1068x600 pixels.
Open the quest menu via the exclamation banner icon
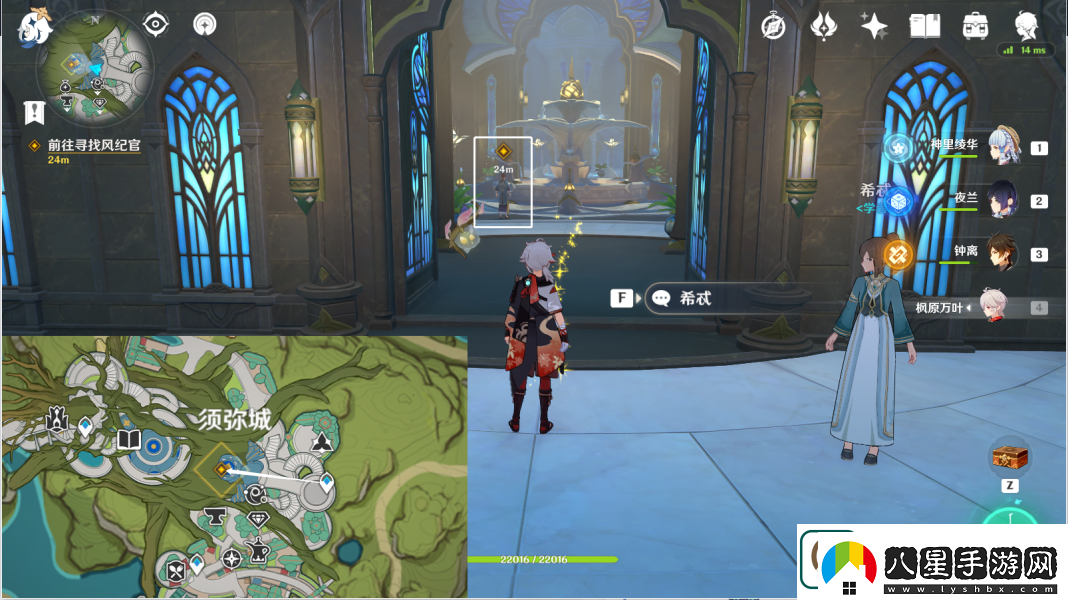(36, 111)
